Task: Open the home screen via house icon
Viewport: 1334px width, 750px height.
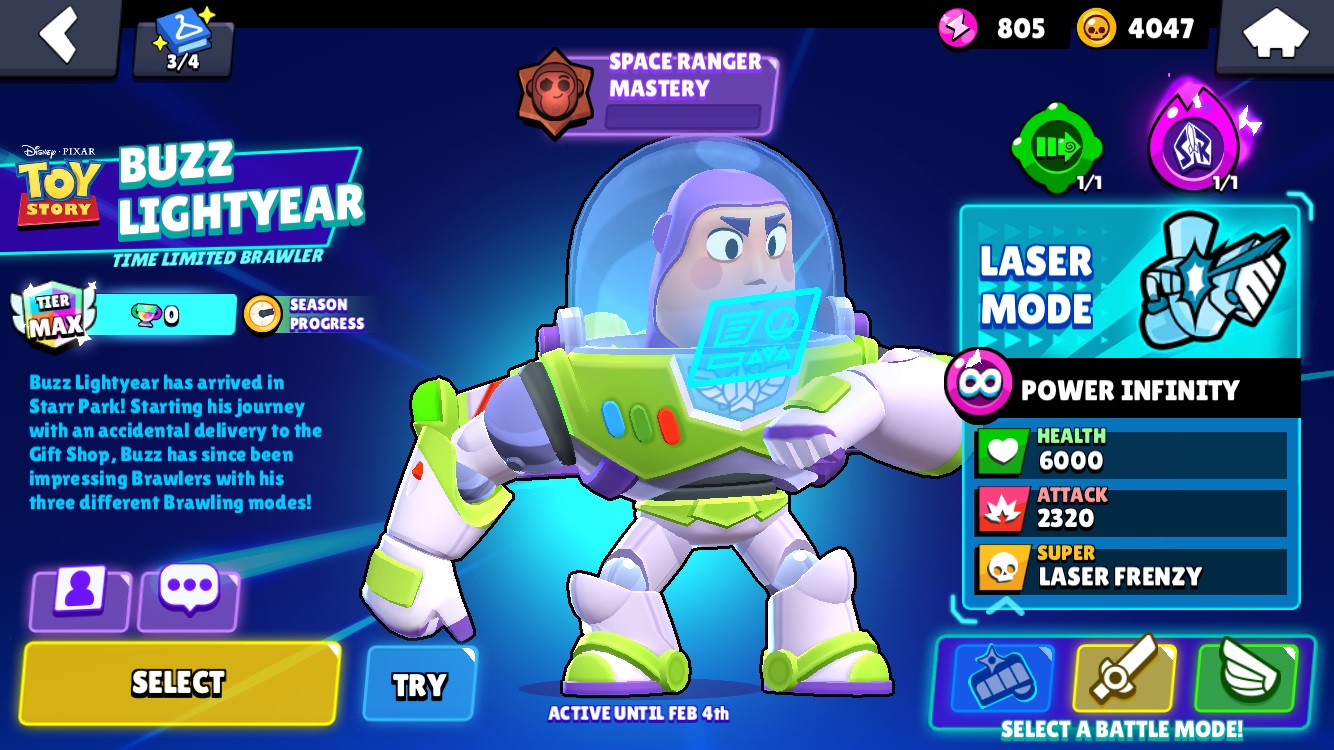Action: point(1276,32)
